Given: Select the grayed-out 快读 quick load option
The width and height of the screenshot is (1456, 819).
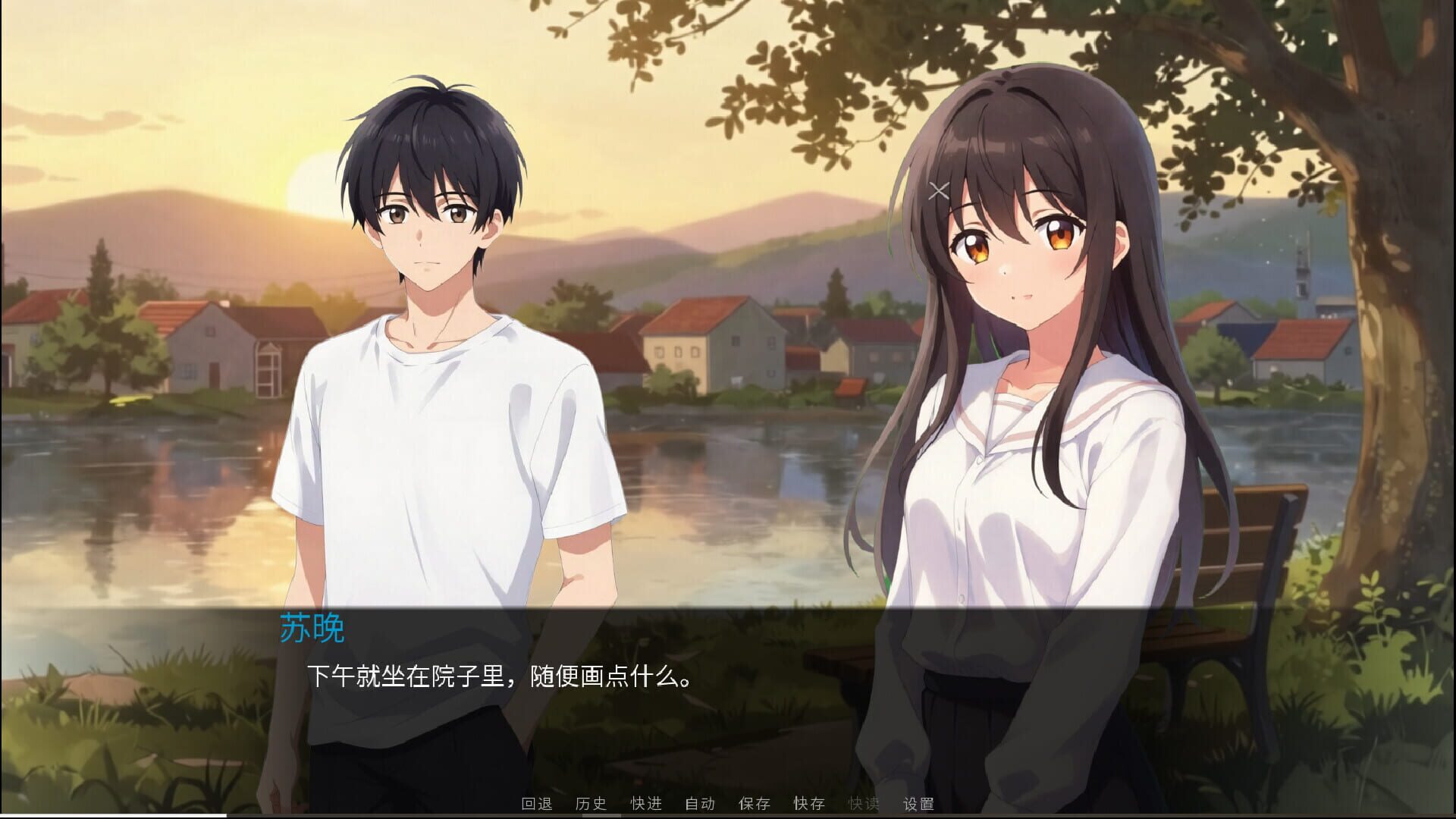Looking at the screenshot, I should 864,804.
